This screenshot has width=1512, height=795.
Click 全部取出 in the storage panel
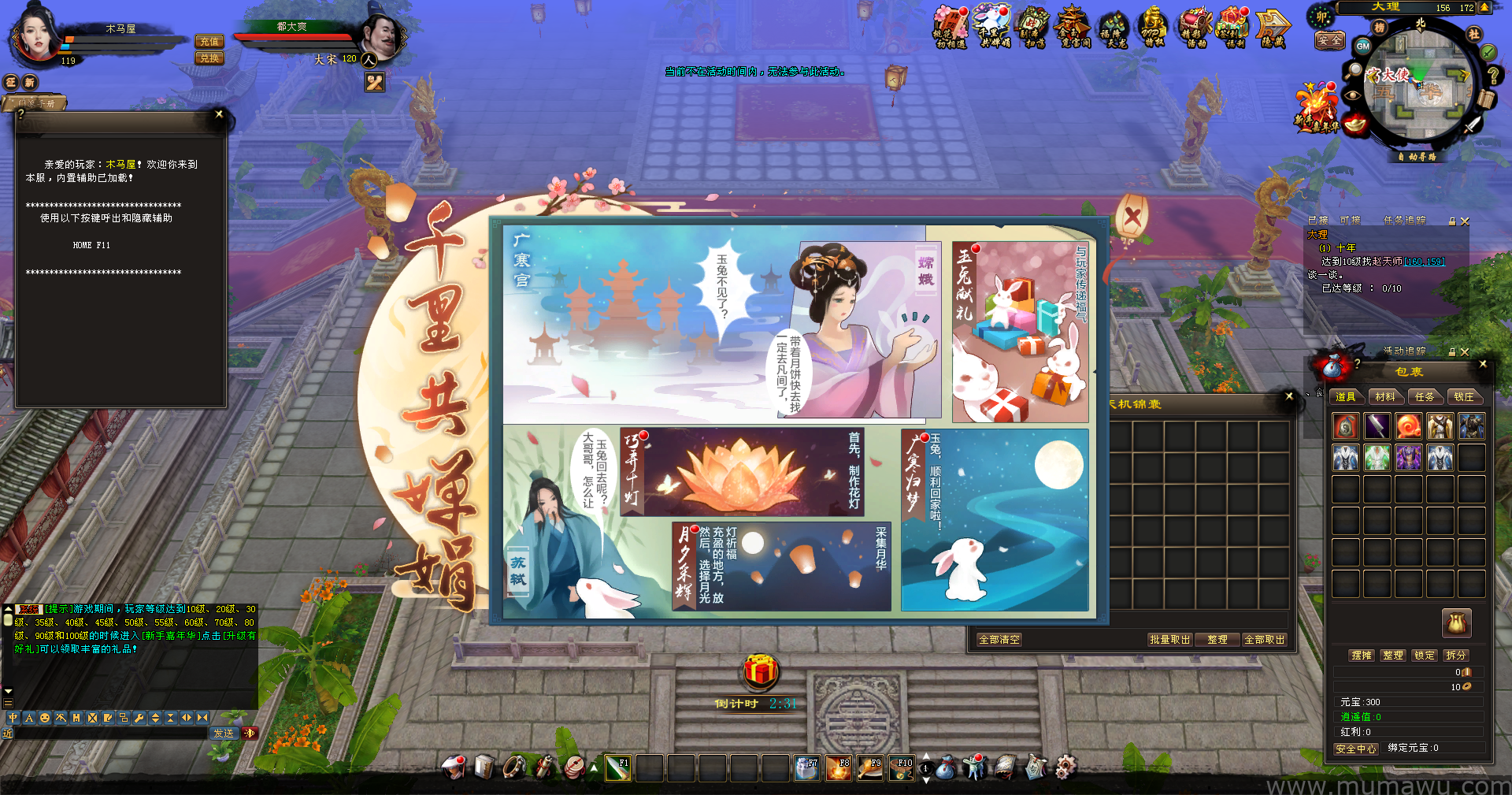click(x=1264, y=640)
